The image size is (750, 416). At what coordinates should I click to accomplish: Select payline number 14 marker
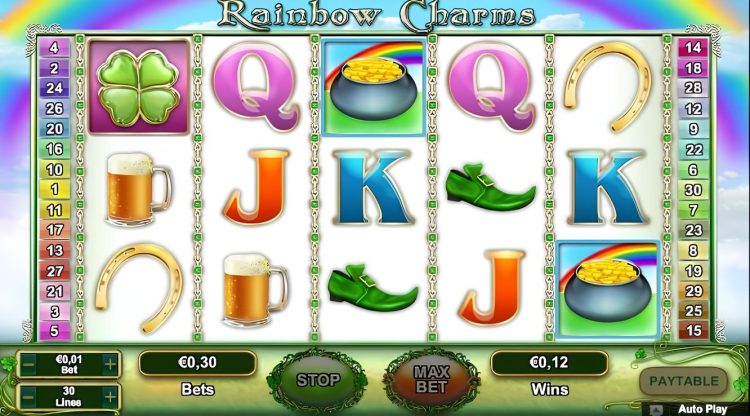(693, 47)
